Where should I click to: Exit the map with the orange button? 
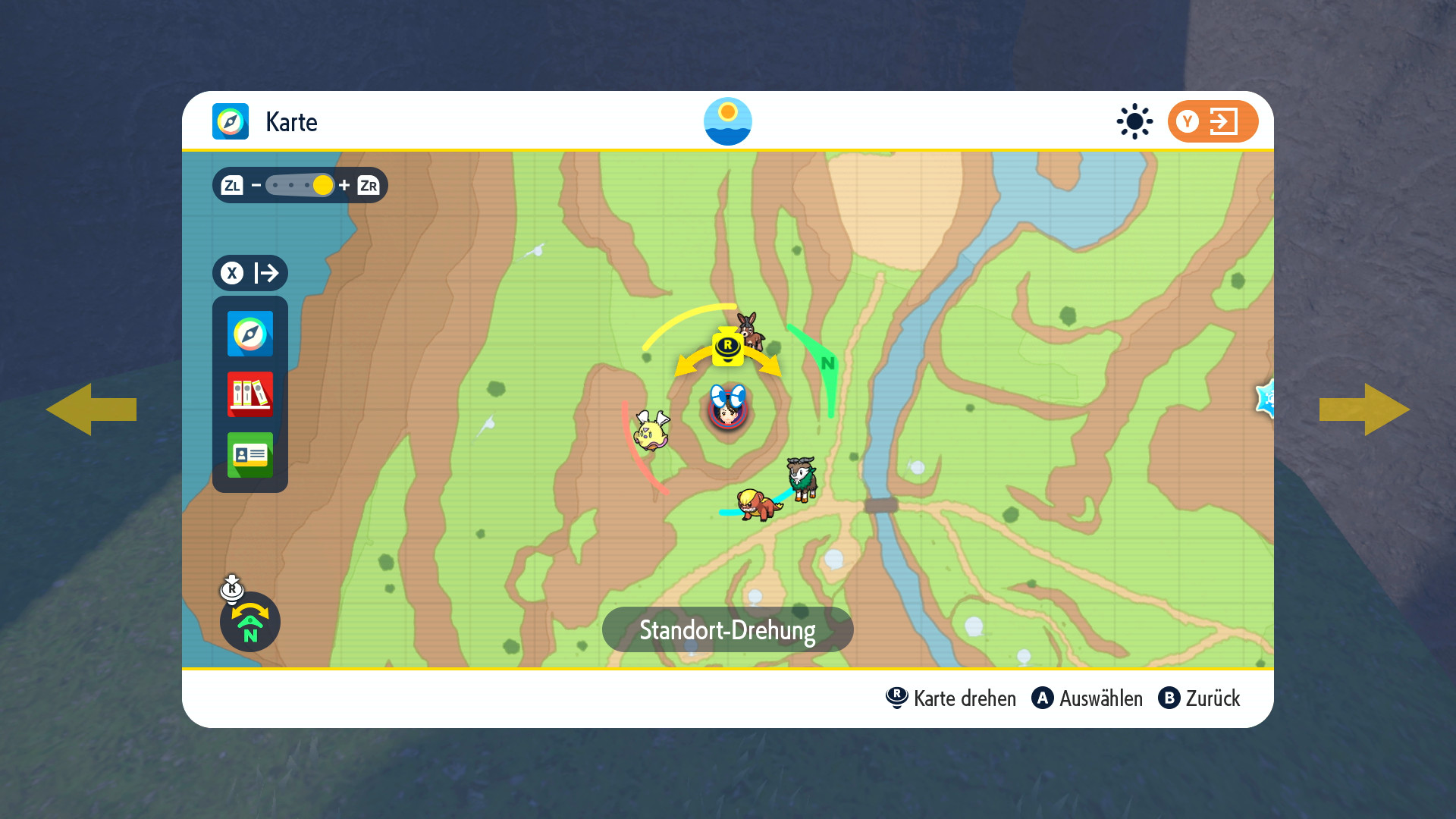click(x=1212, y=121)
